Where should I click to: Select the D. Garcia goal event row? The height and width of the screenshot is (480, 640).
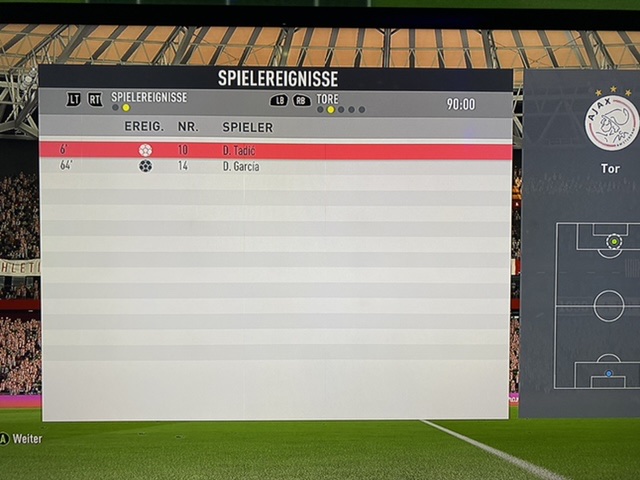[x=275, y=166]
